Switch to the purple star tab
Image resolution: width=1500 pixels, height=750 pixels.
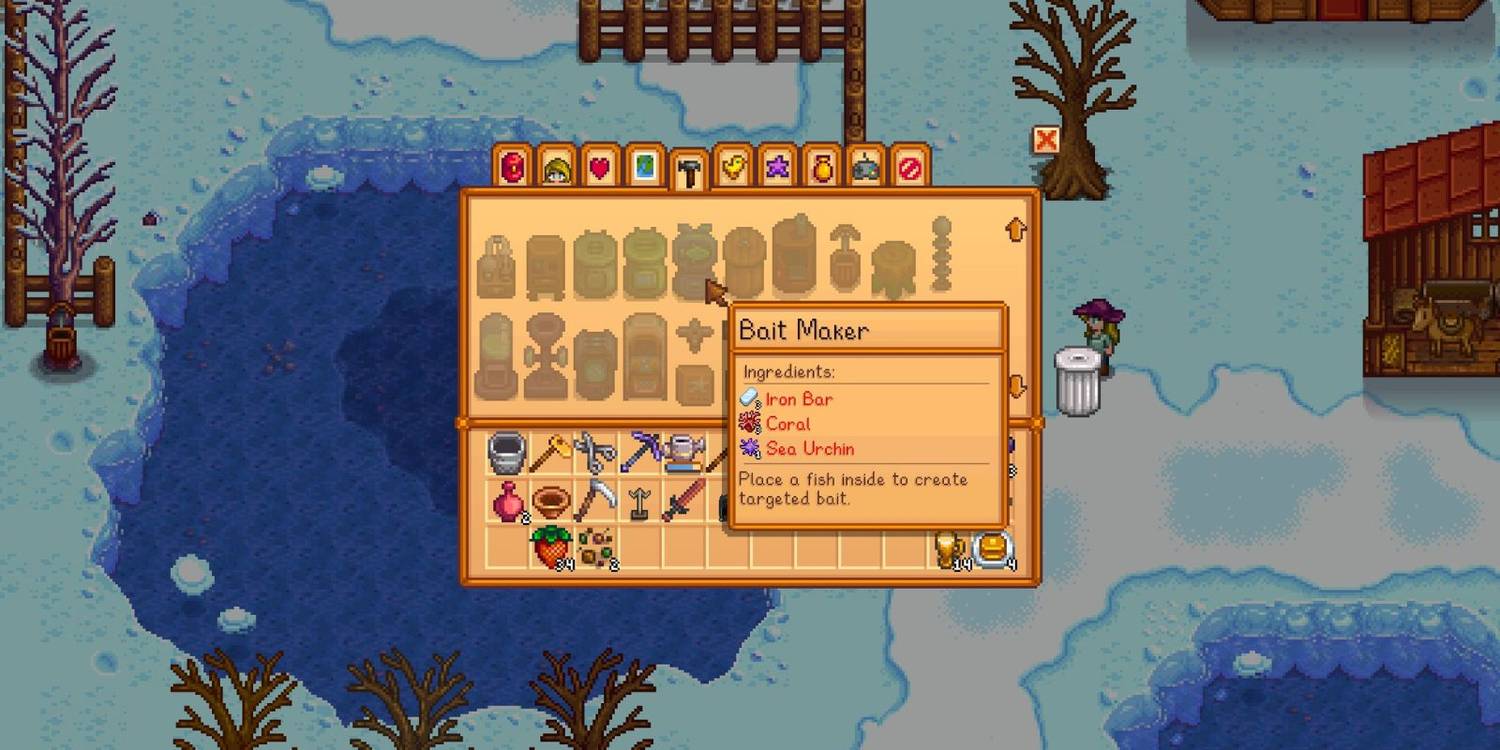(777, 168)
